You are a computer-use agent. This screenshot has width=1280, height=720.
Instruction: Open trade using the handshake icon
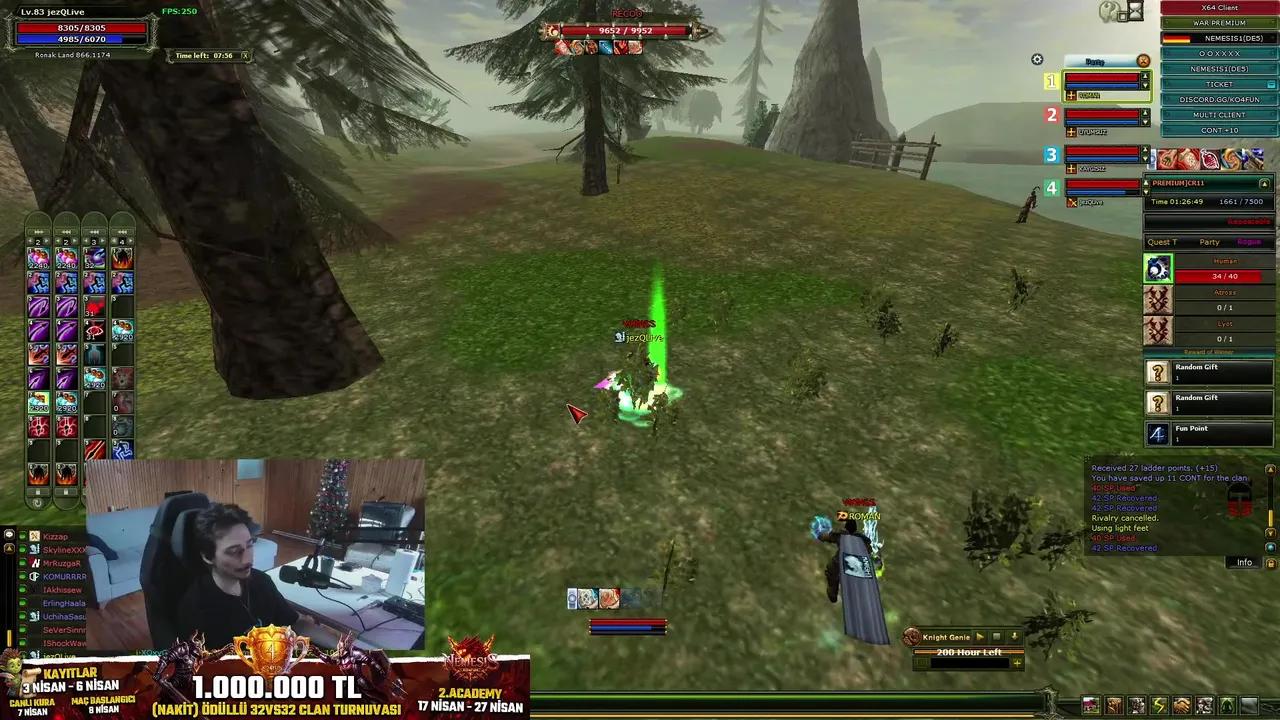point(1180,705)
